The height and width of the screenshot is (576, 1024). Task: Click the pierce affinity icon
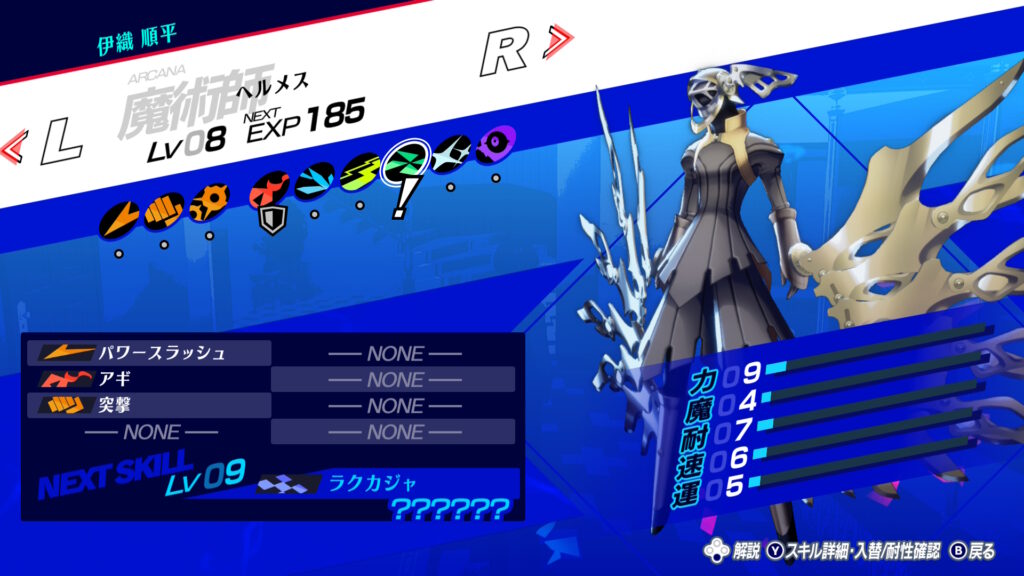[x=208, y=202]
